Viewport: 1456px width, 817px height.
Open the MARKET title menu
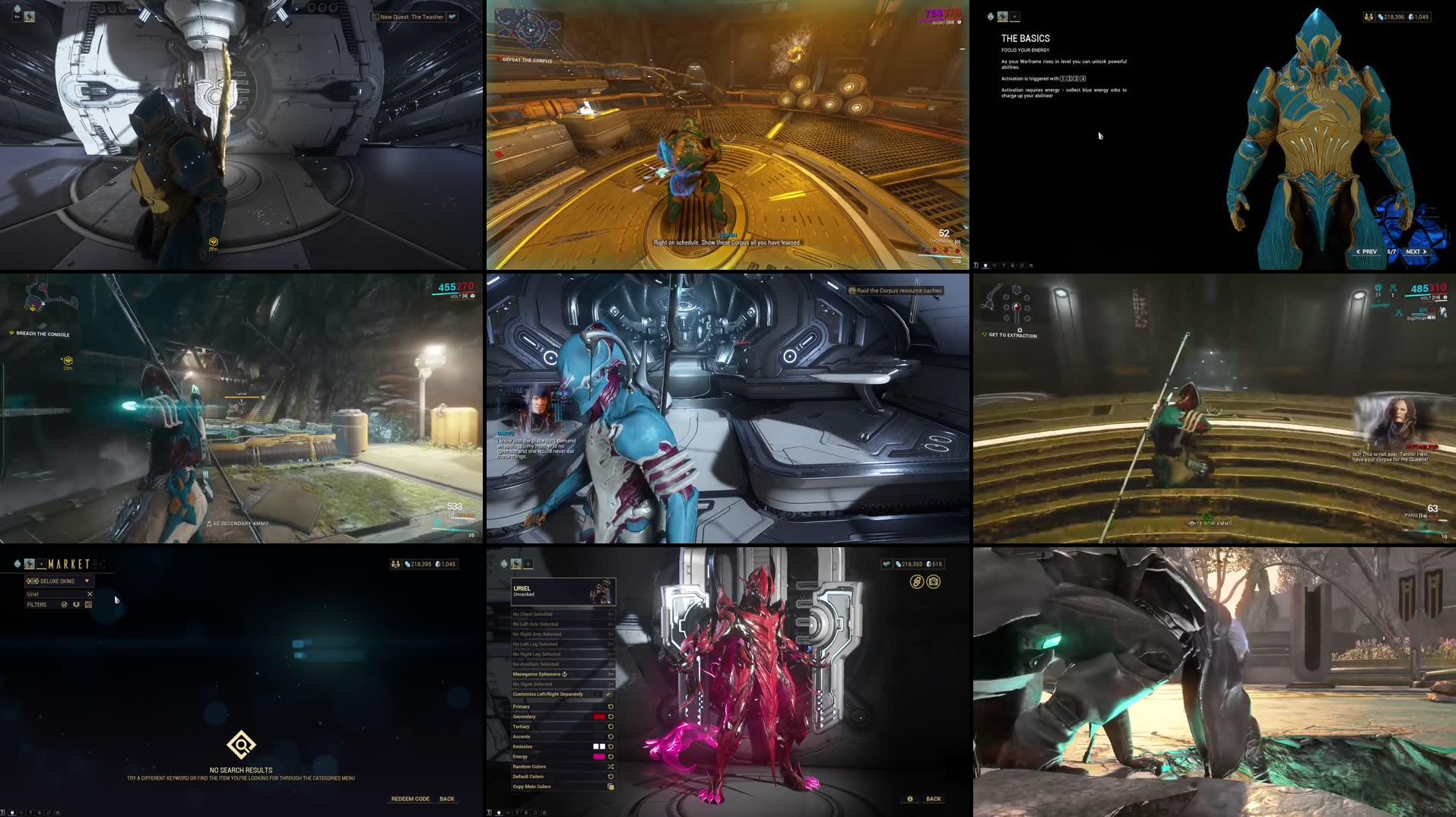[68, 562]
